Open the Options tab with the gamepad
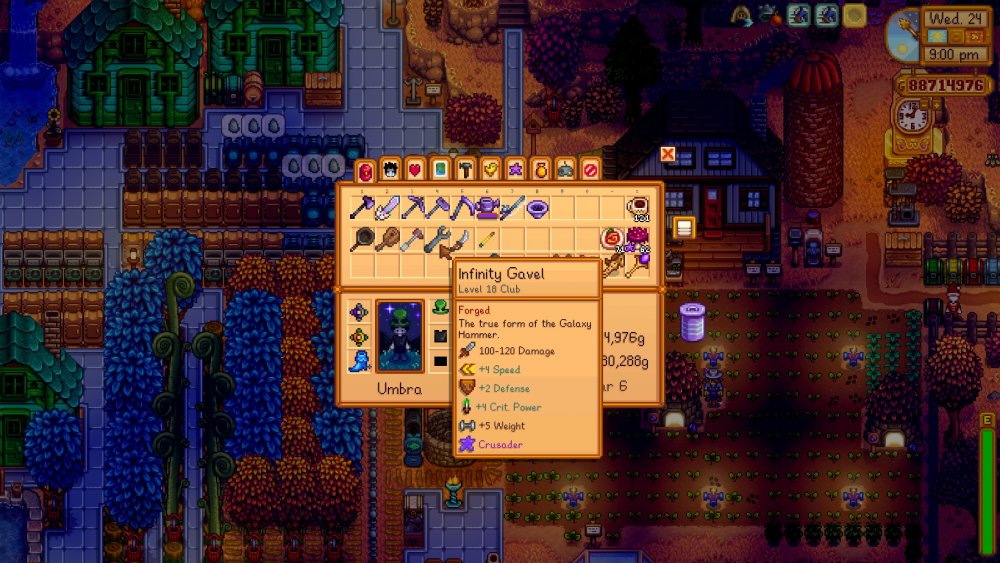Viewport: 1000px width, 563px height. (x=565, y=169)
